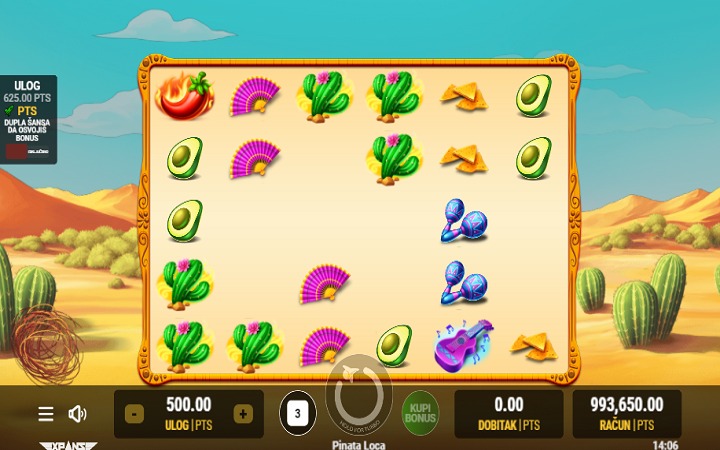Open the hamburger menu
The width and height of the screenshot is (720, 450).
point(46,414)
